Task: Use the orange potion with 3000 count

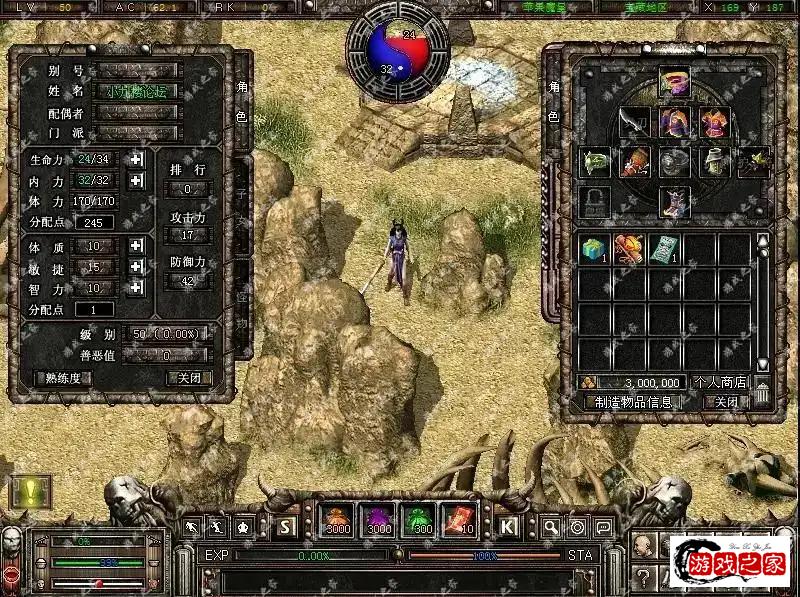Action: tap(337, 520)
